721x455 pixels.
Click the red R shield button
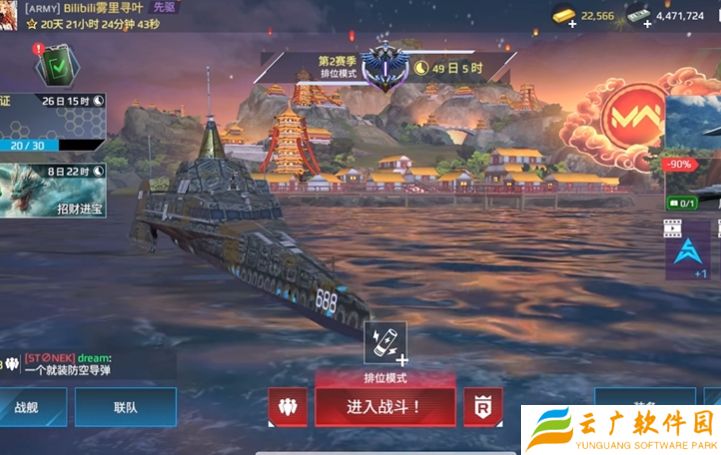(x=483, y=407)
